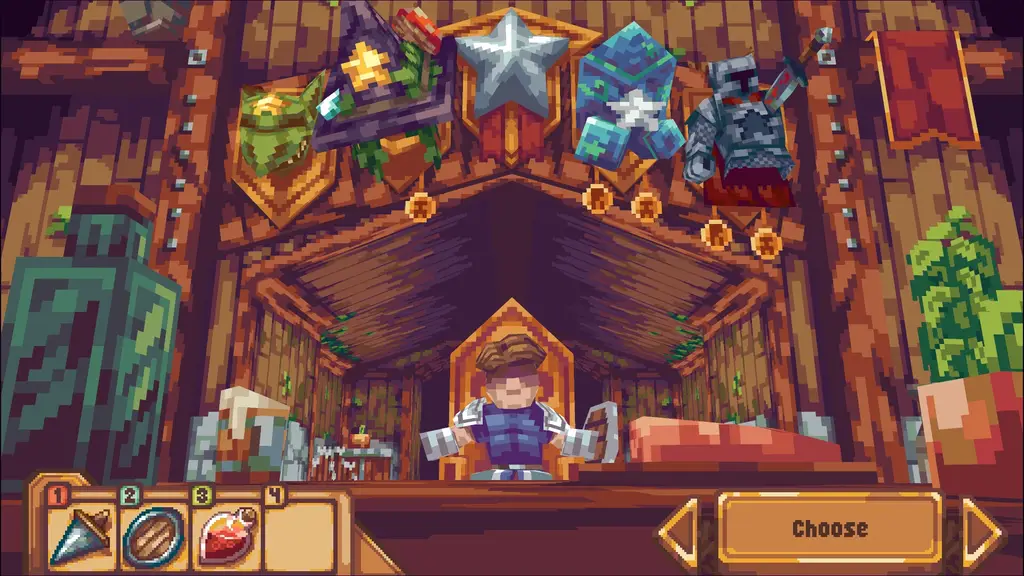Pick the armored knight emblem

pyautogui.click(x=738, y=130)
